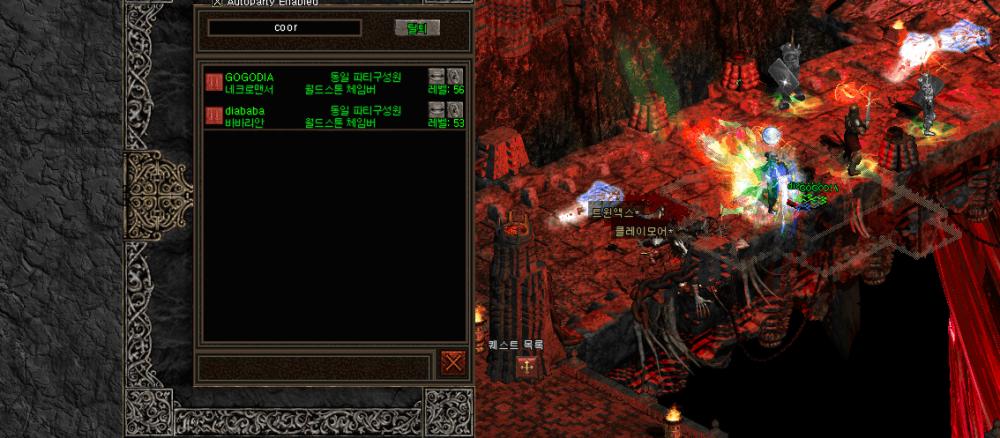
Task: Open the quest list button (퀘스트 목록)
Action: click(x=526, y=367)
